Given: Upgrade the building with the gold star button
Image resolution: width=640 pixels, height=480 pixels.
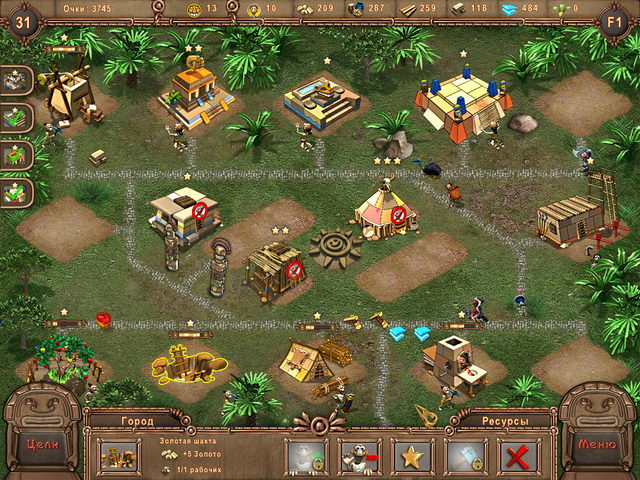Looking at the screenshot, I should coord(412,456).
